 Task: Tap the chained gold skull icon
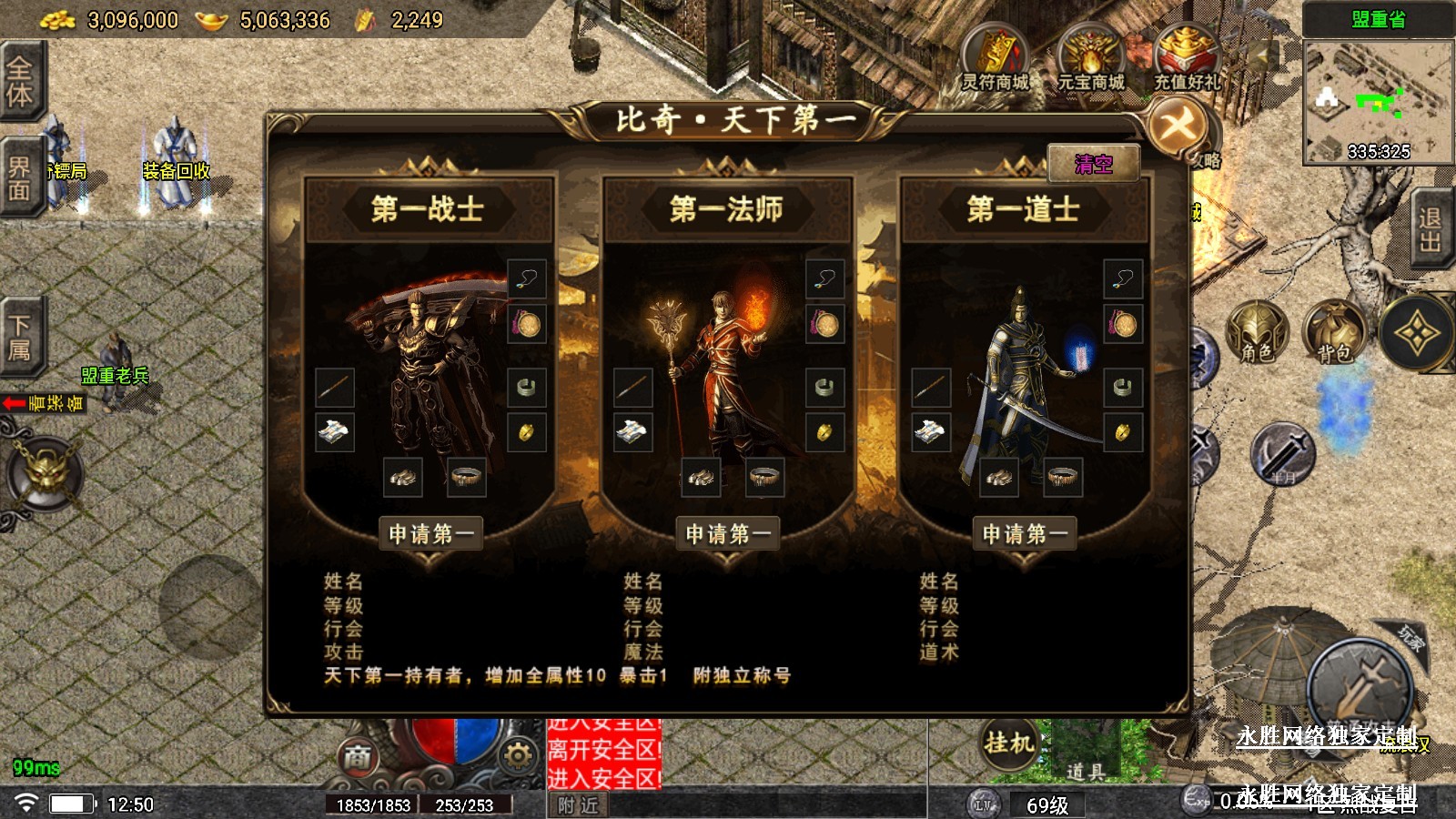[45, 473]
